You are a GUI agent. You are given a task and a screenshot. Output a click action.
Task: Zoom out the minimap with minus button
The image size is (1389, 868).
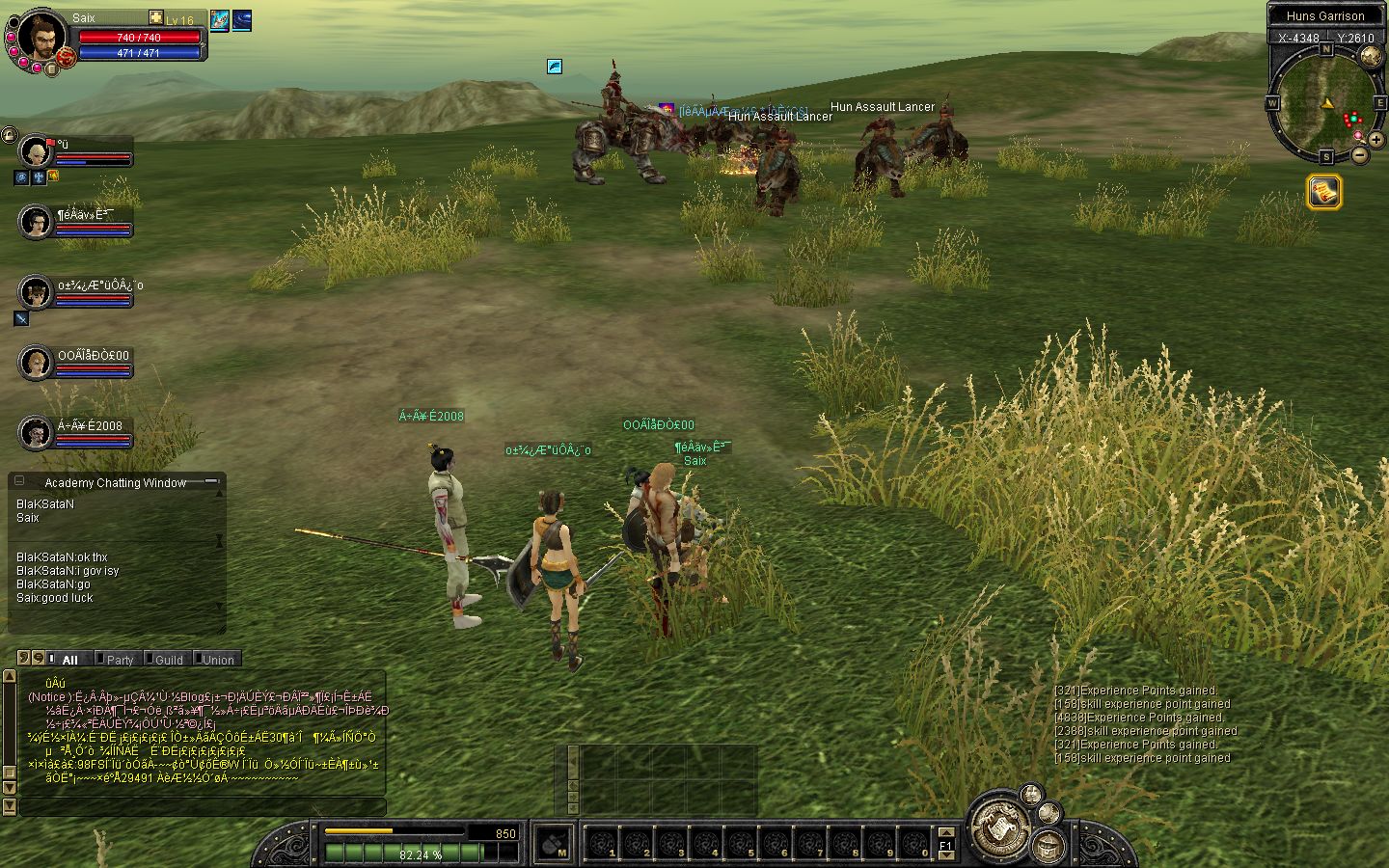[1359, 154]
